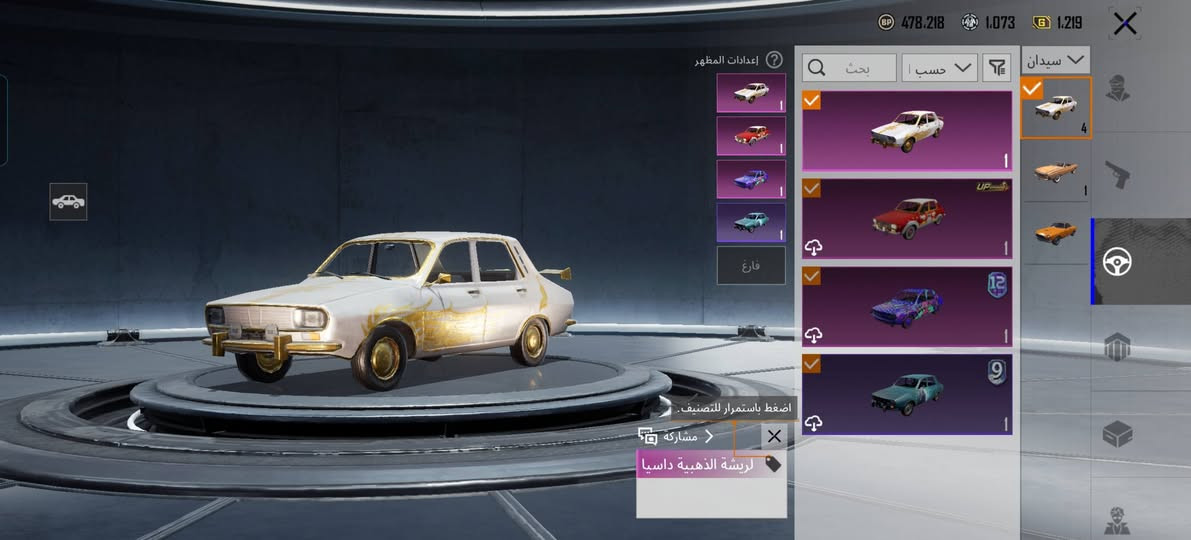Select the orange coupe vehicle thumbnail
The height and width of the screenshot is (540, 1191).
click(x=1055, y=232)
